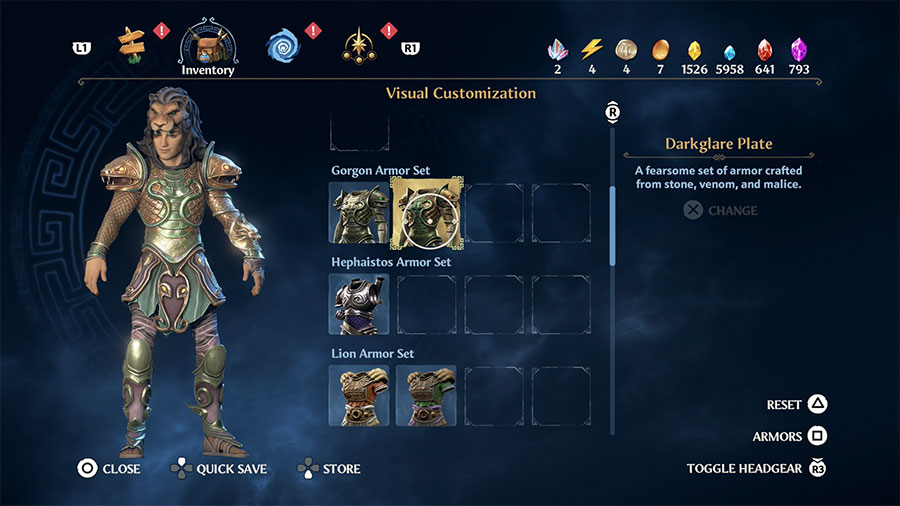This screenshot has width=900, height=506.
Task: Open the Store
Action: (329, 468)
